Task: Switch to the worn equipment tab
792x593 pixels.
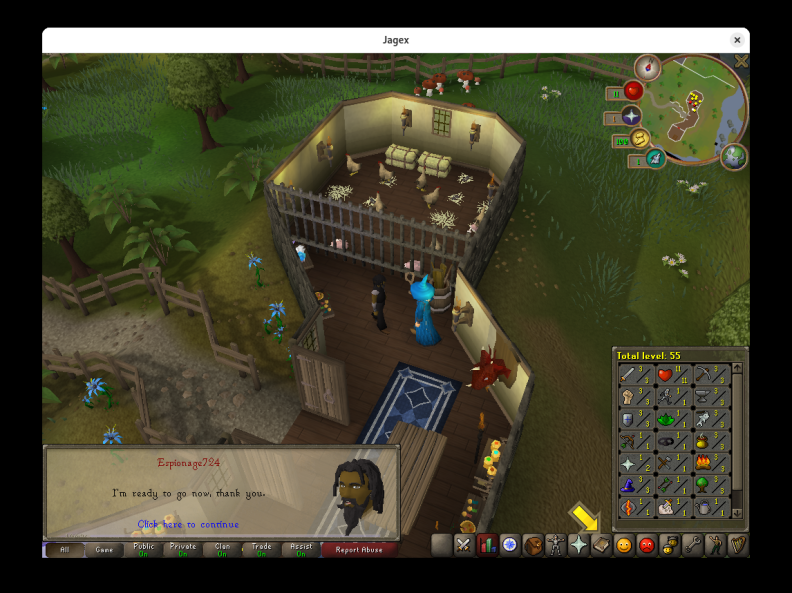Action: coord(555,545)
